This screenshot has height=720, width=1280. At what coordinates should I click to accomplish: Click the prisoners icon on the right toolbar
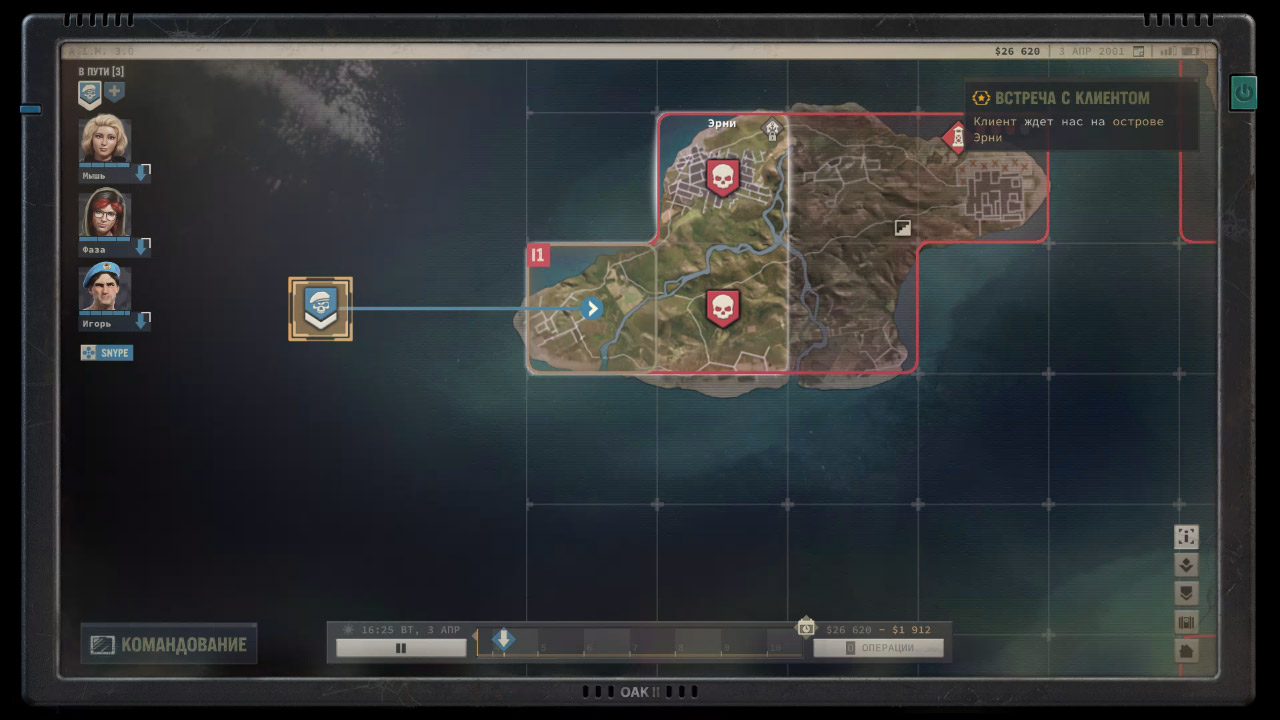tap(1186, 621)
